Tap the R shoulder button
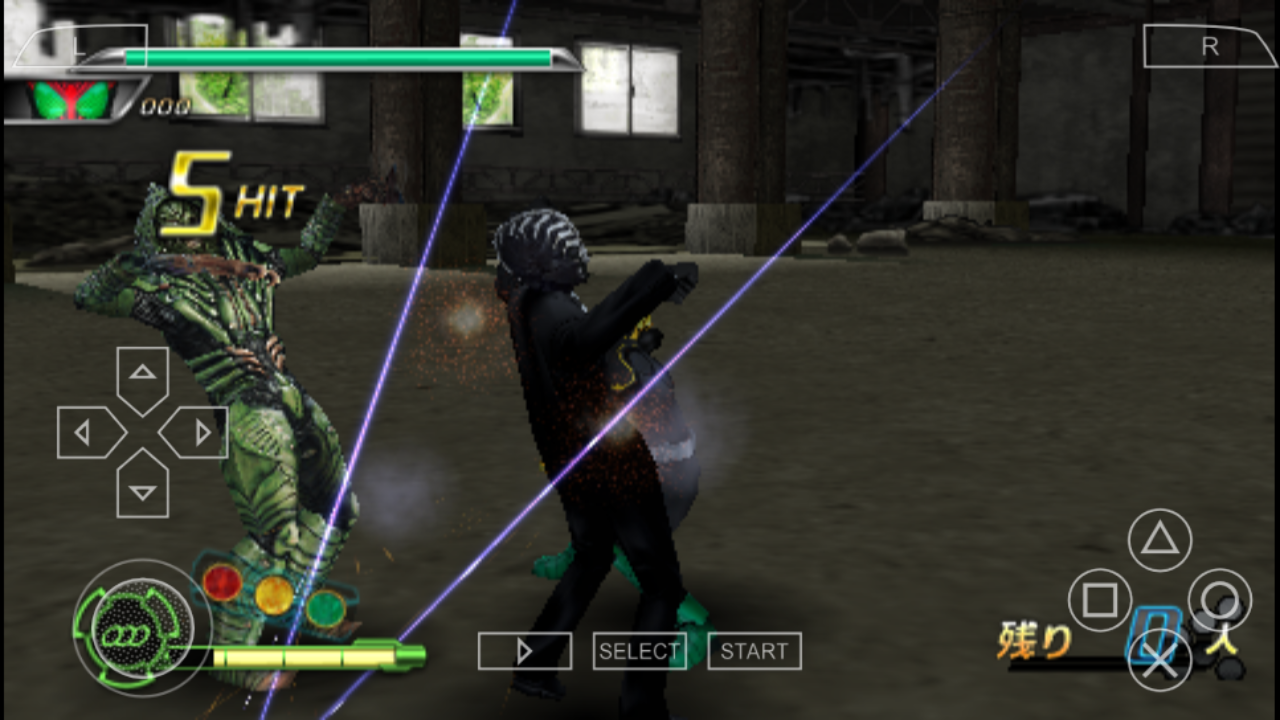This screenshot has width=1280, height=720. coord(1210,47)
